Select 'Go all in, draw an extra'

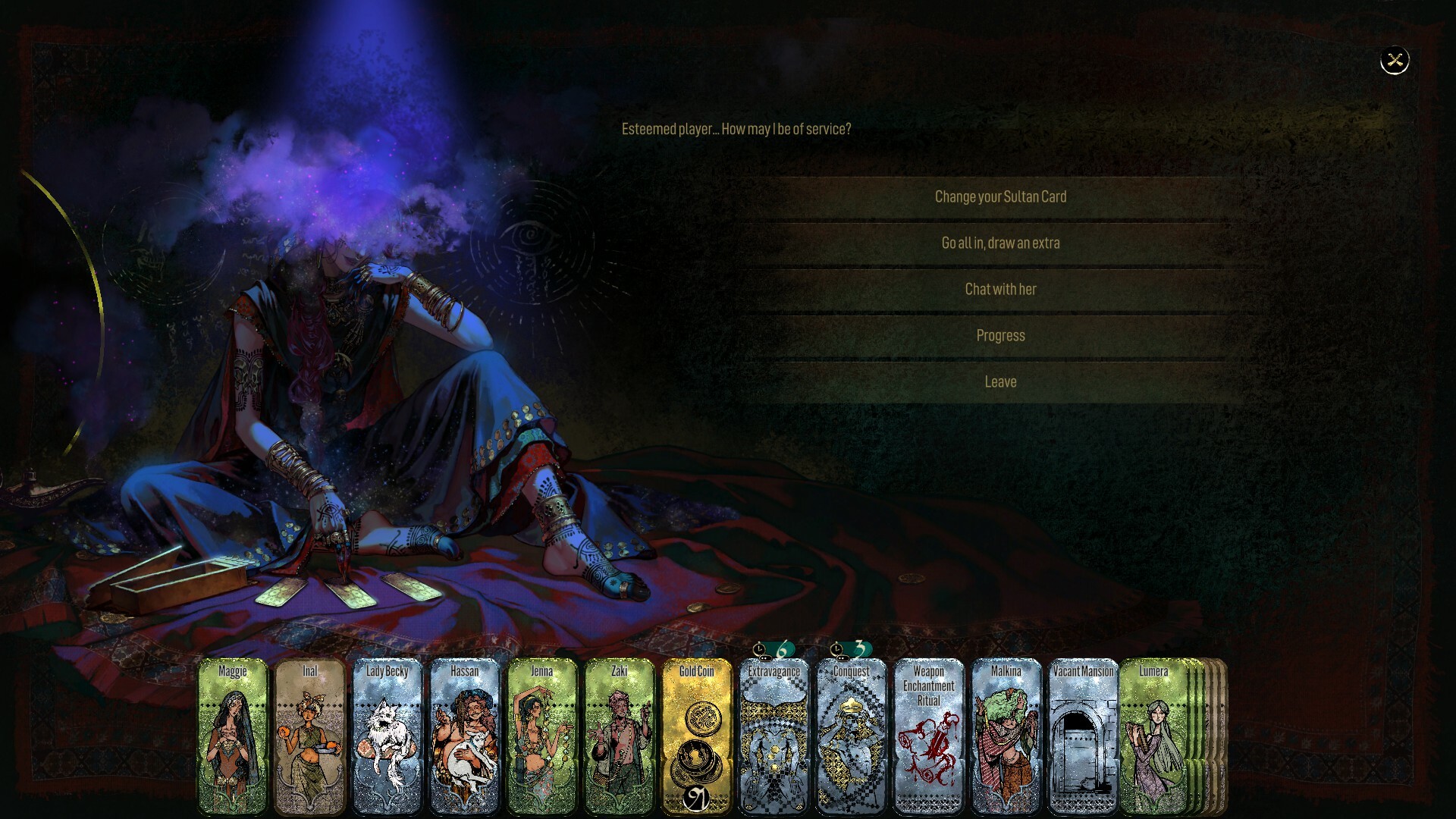(x=1000, y=243)
